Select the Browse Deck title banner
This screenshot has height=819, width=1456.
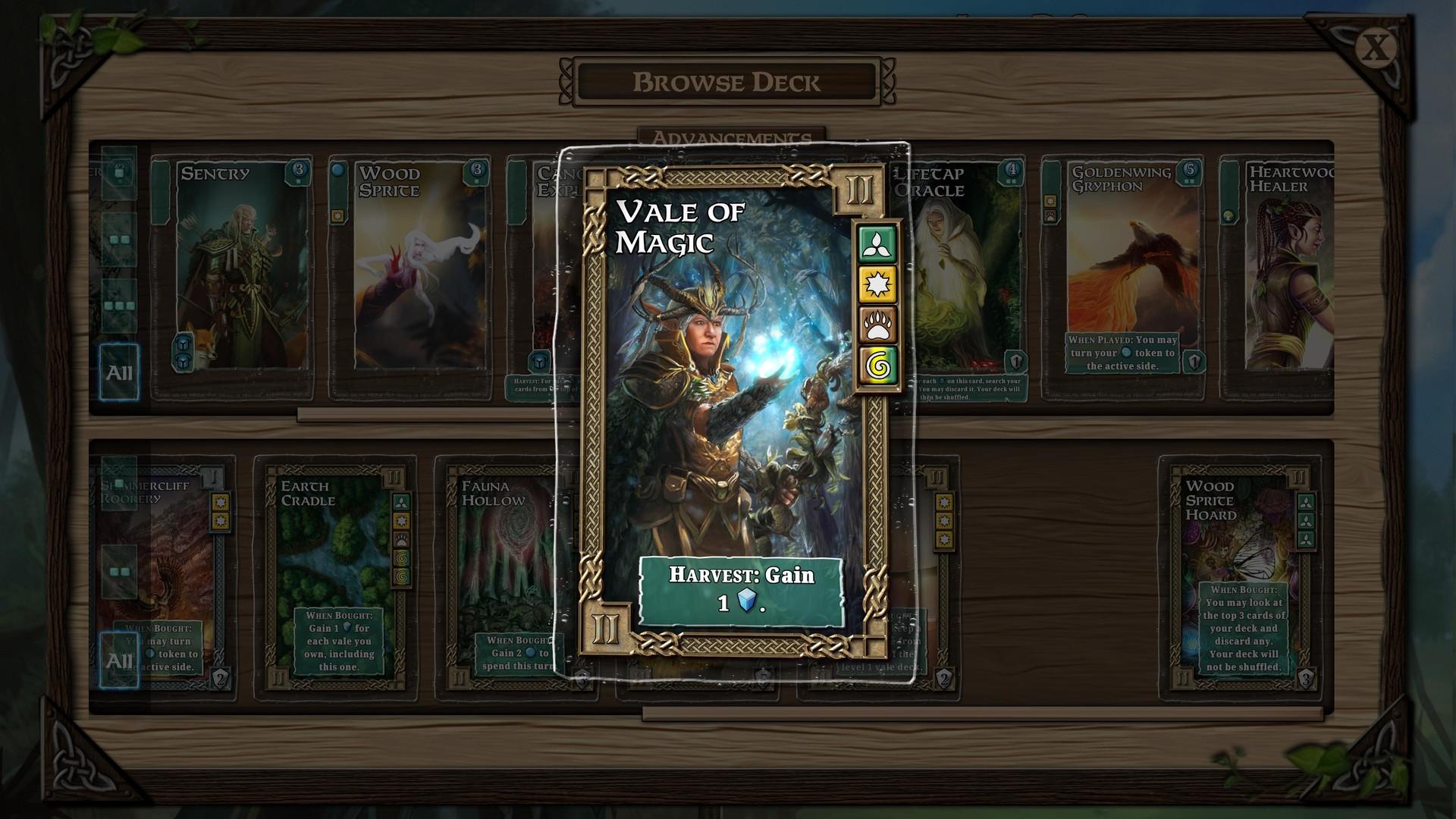tap(728, 82)
